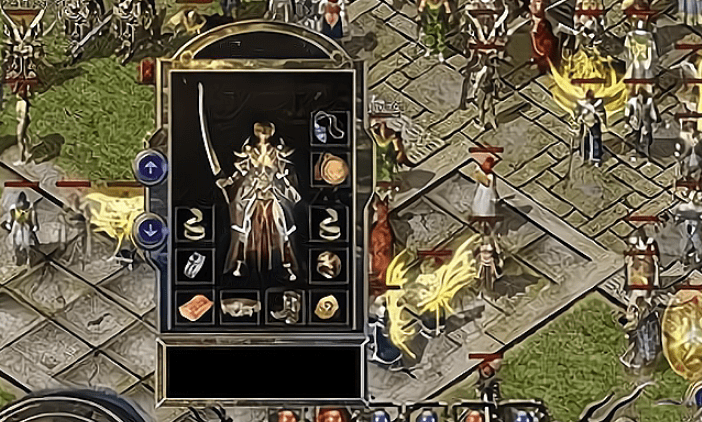Select the round orange medal slot

pyautogui.click(x=329, y=169)
